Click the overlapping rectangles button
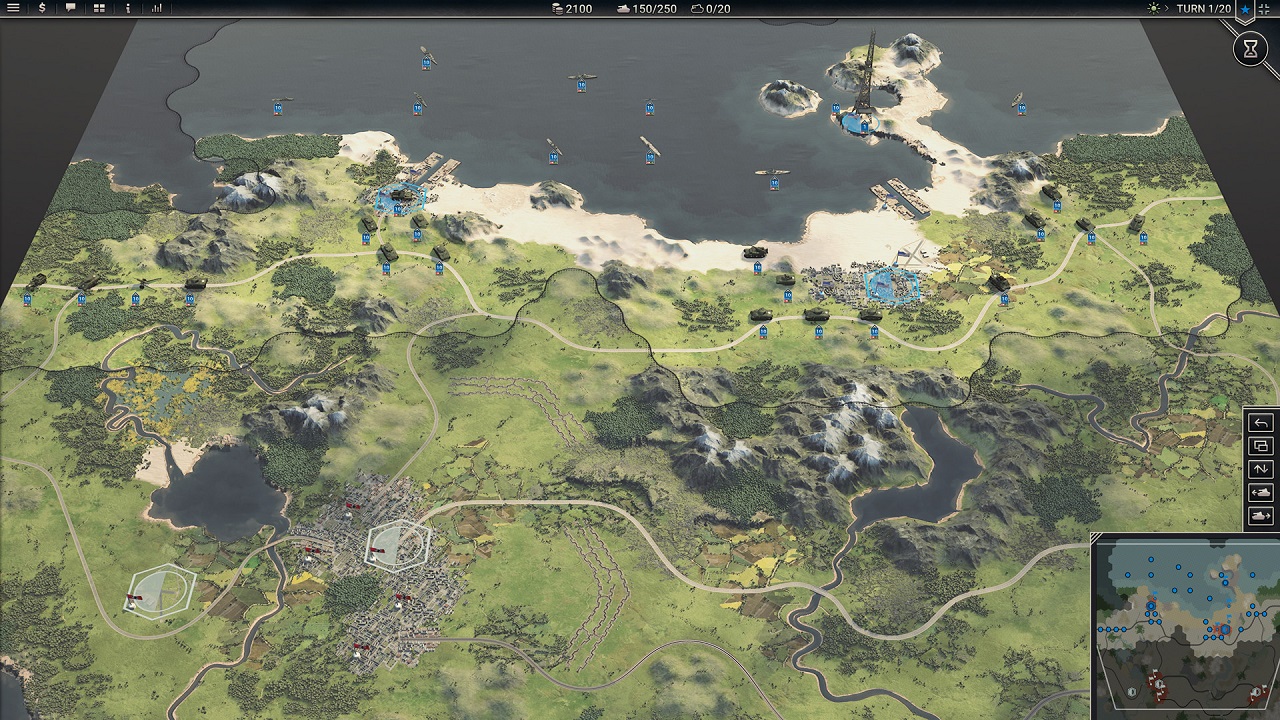 [1261, 446]
